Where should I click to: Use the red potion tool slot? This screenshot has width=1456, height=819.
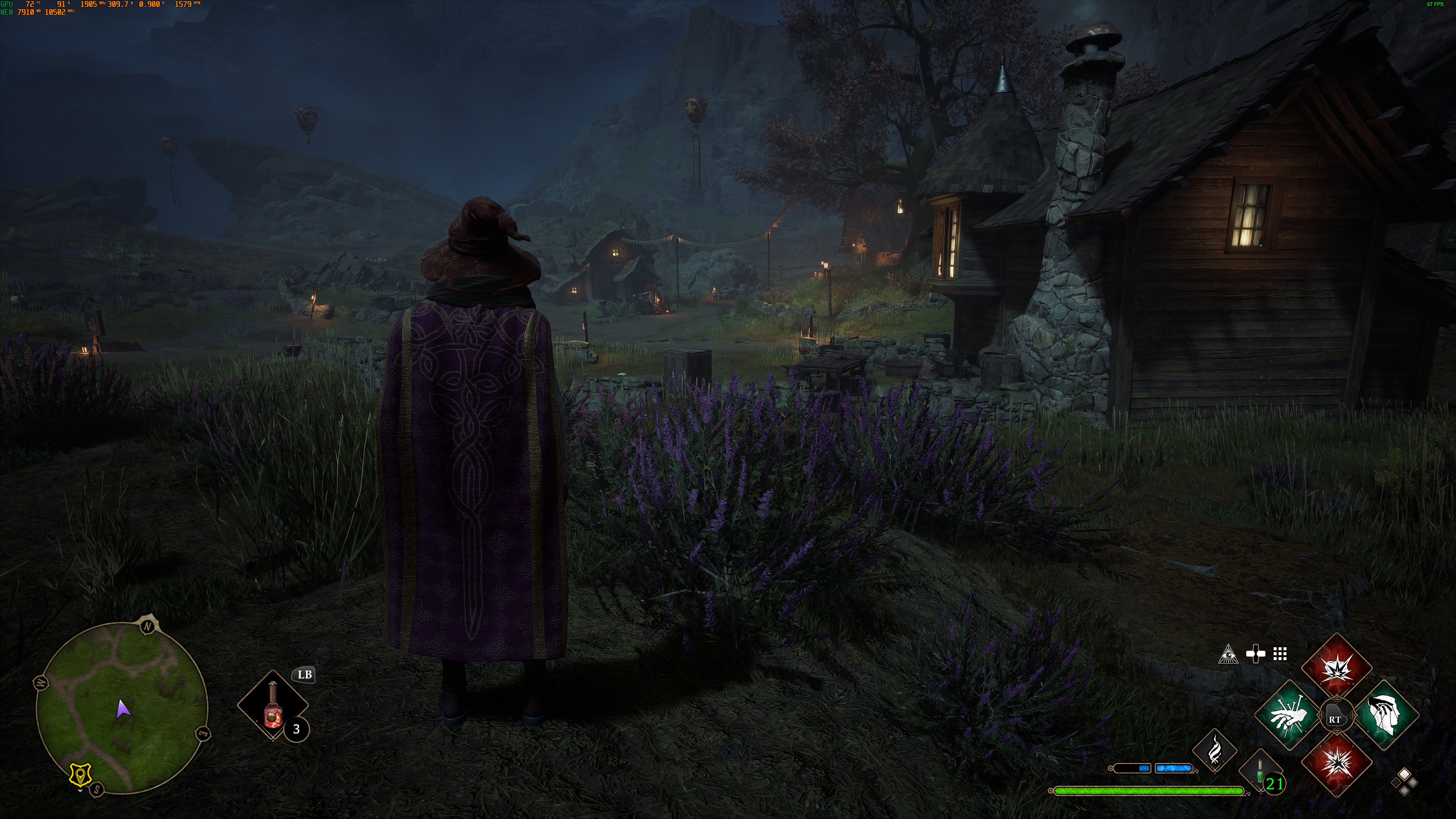[273, 705]
